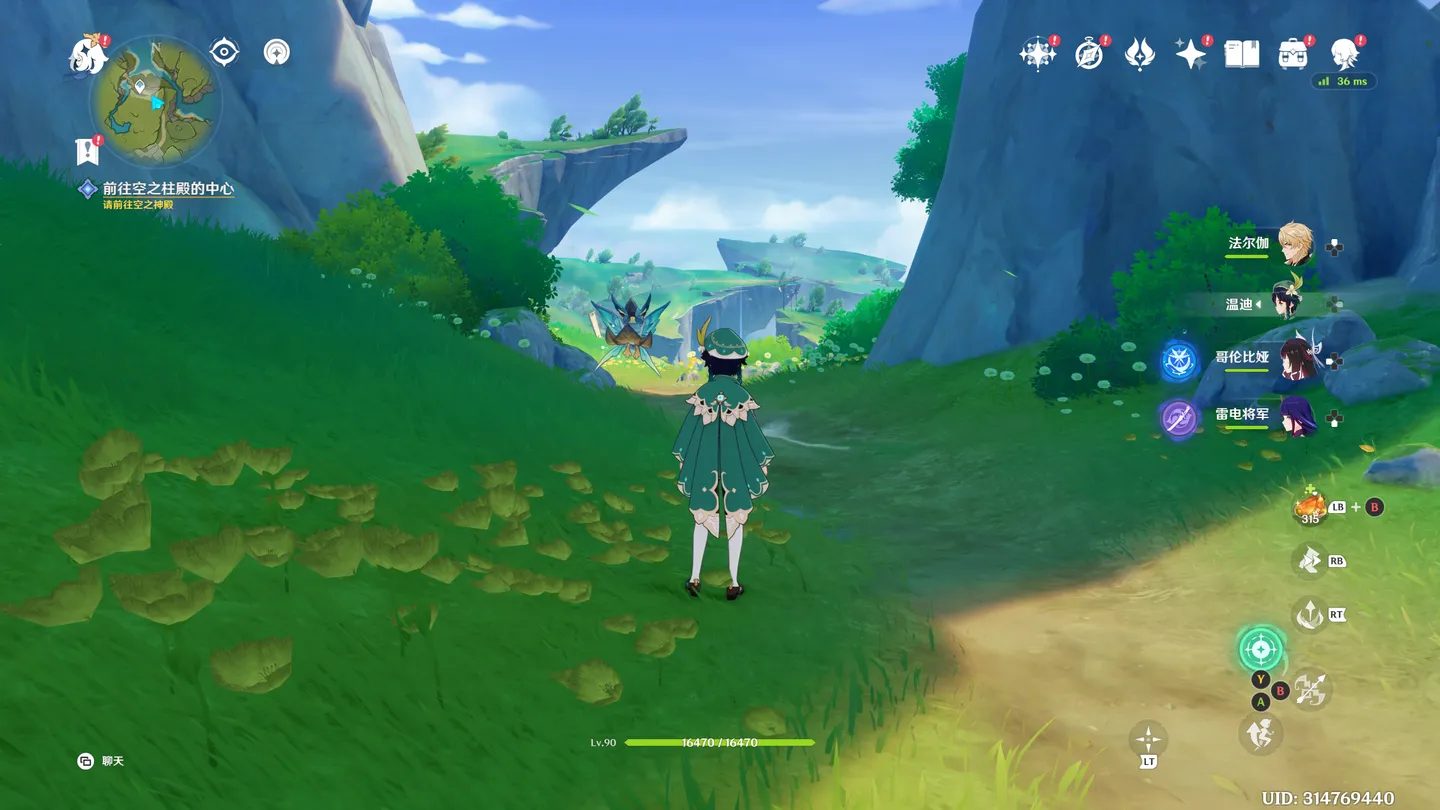The width and height of the screenshot is (1440, 810).
Task: Switch to party member 哥伦比娅
Action: point(1296,358)
